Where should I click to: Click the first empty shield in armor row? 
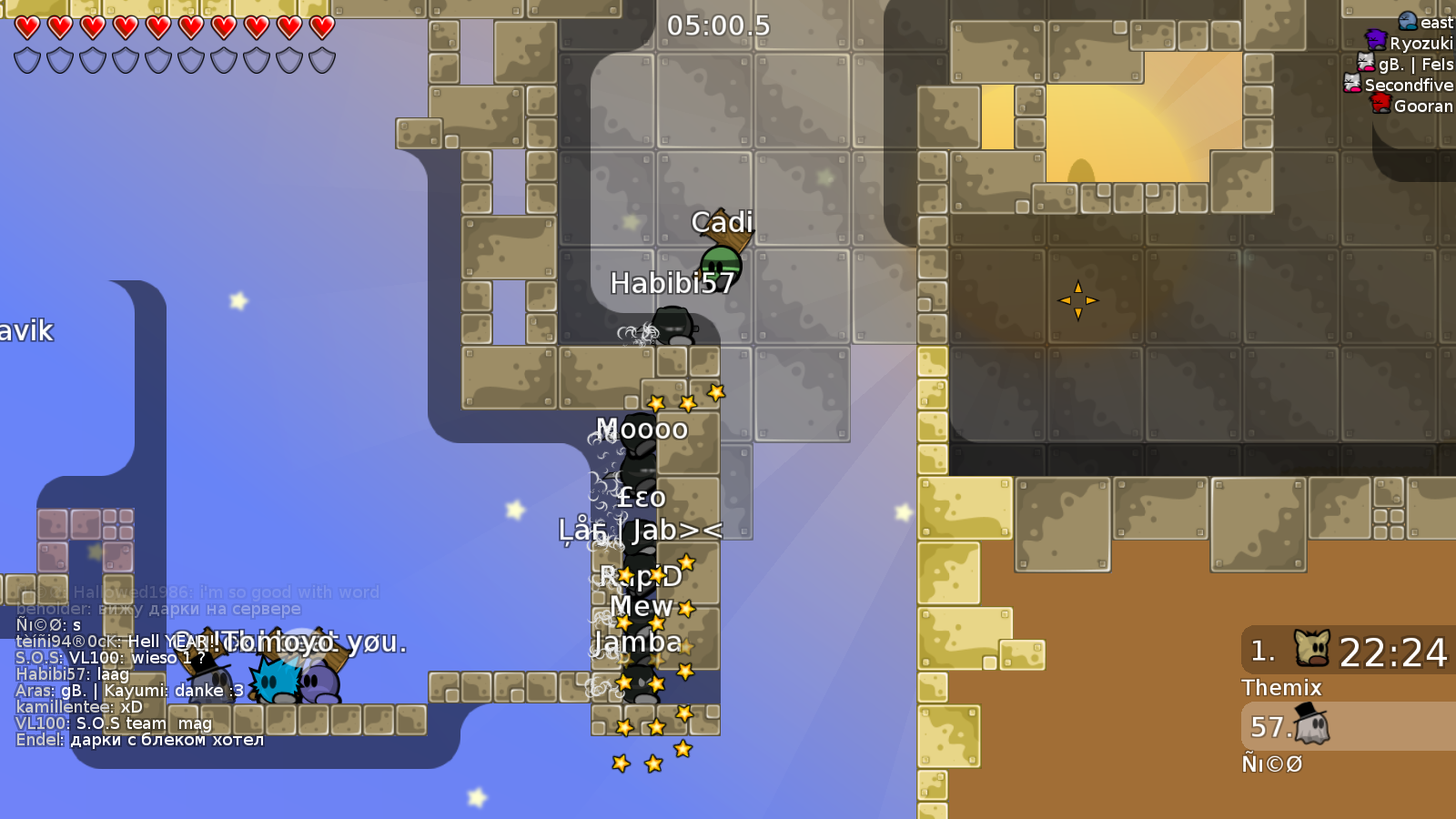pyautogui.click(x=26, y=62)
